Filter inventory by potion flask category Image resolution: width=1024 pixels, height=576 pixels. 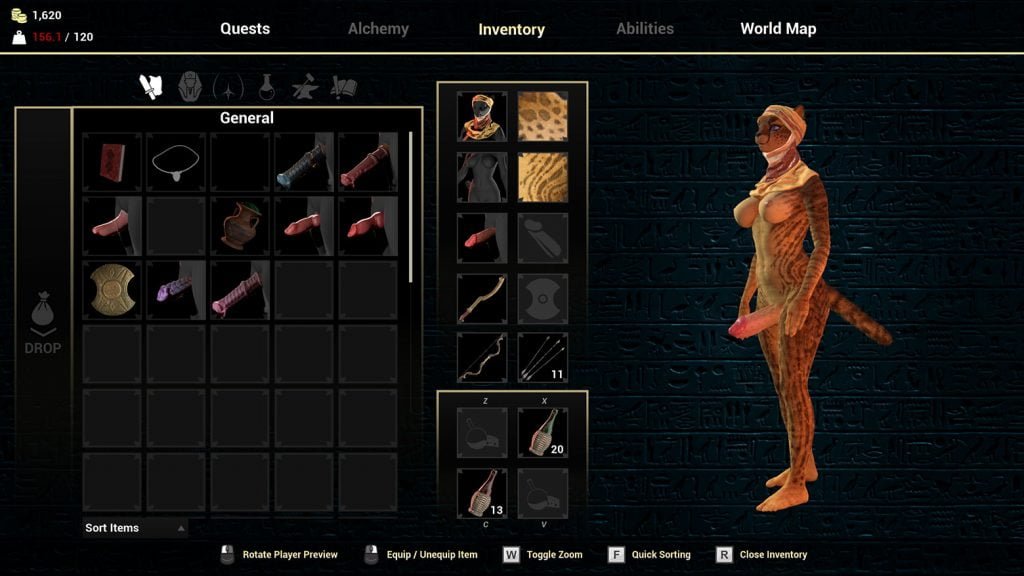267,88
